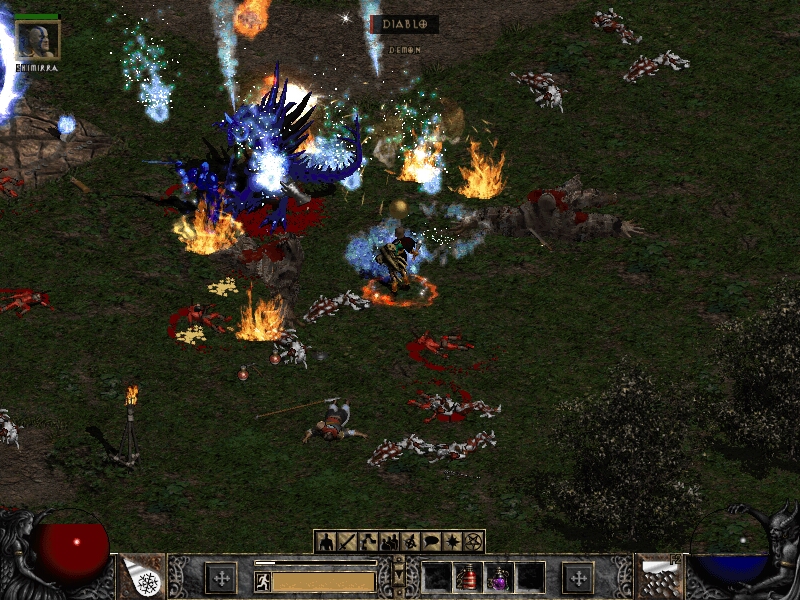Open the quest log star icon
Image resolution: width=800 pixels, height=600 pixels.
tap(452, 542)
